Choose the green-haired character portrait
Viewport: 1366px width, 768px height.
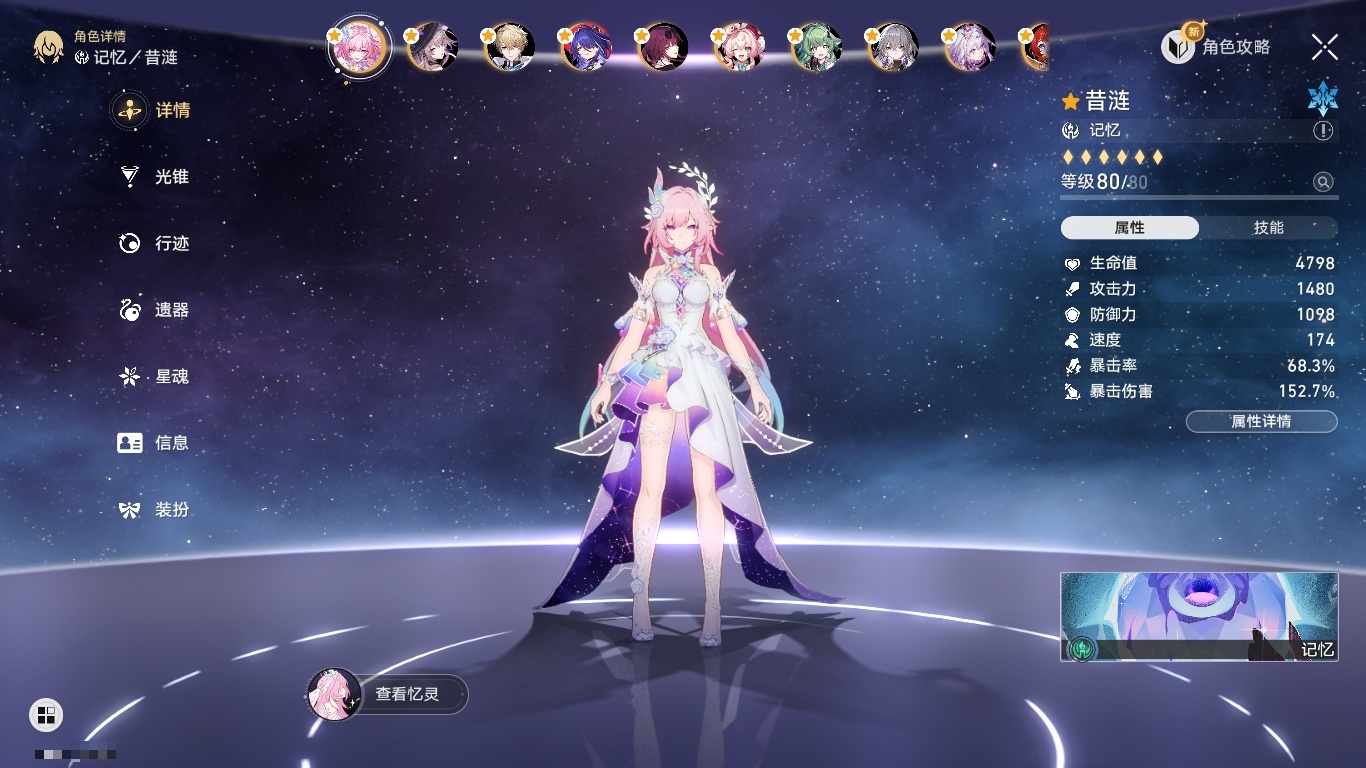click(x=817, y=47)
